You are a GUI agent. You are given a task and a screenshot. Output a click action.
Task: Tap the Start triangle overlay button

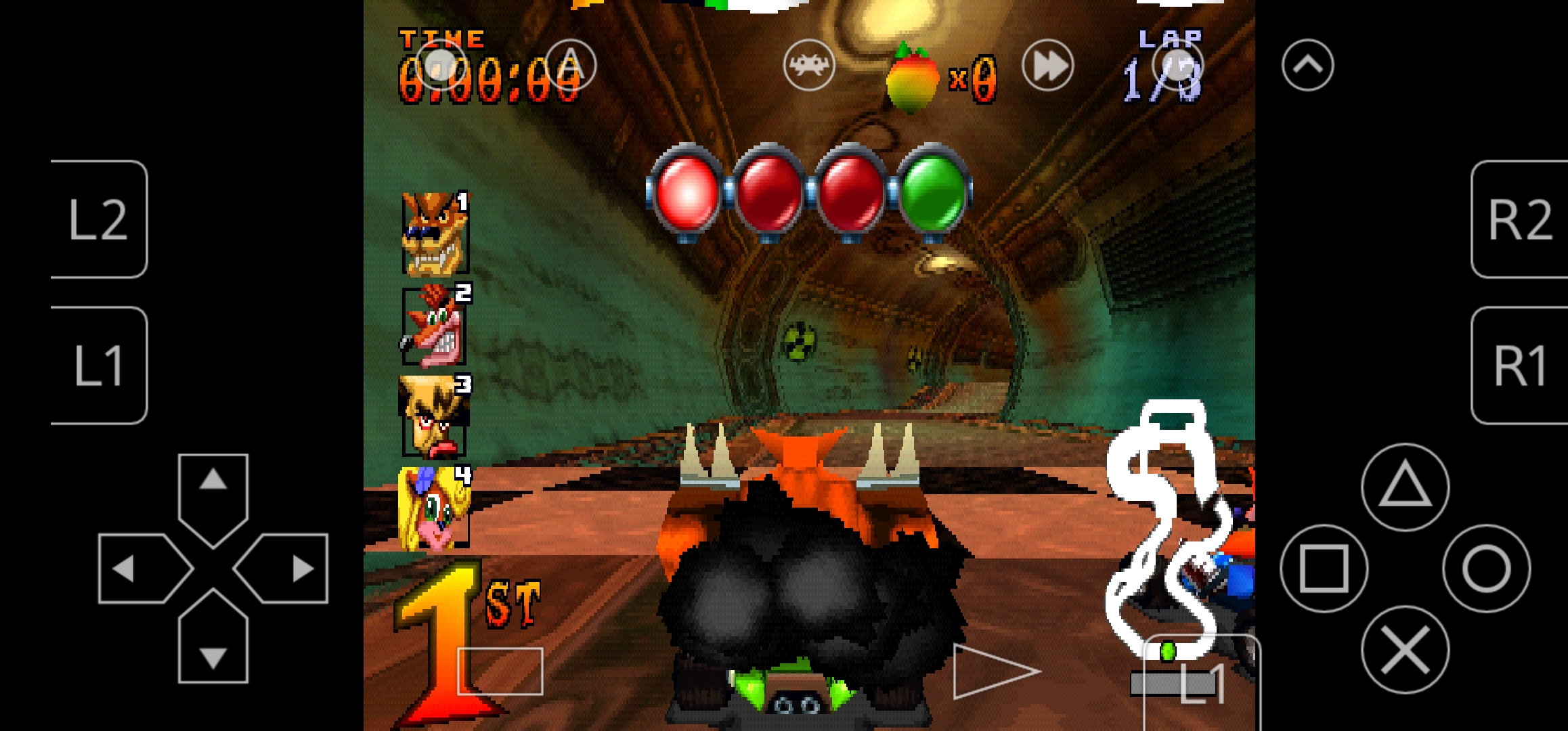click(x=992, y=671)
